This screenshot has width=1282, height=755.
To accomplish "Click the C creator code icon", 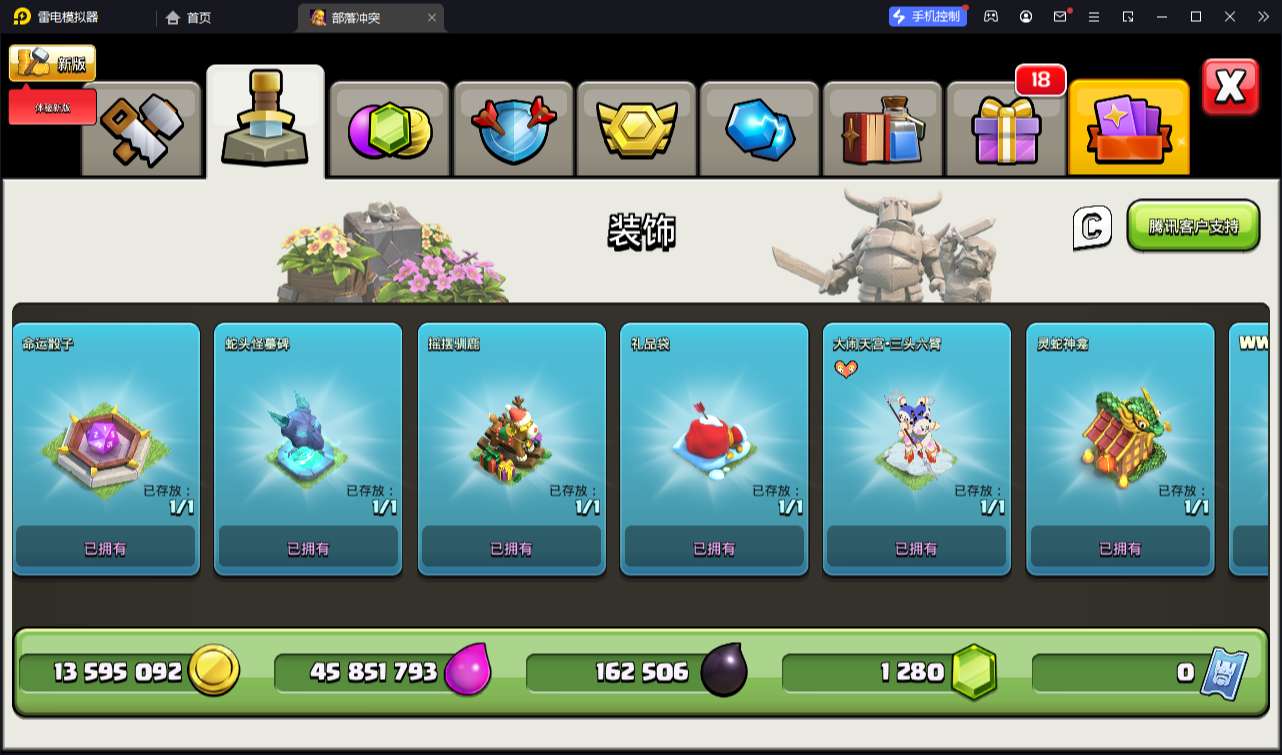I will pos(1092,228).
